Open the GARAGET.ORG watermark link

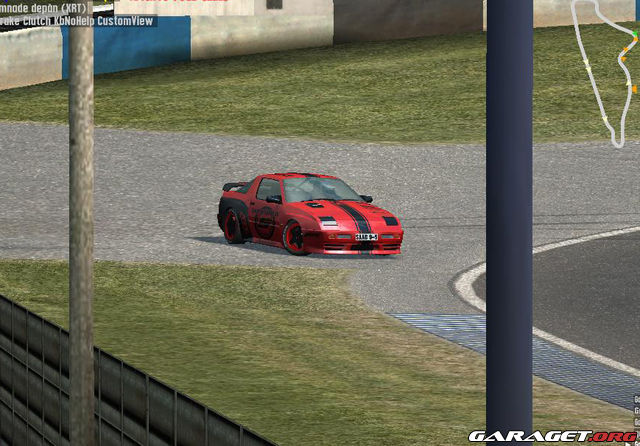tap(552, 436)
